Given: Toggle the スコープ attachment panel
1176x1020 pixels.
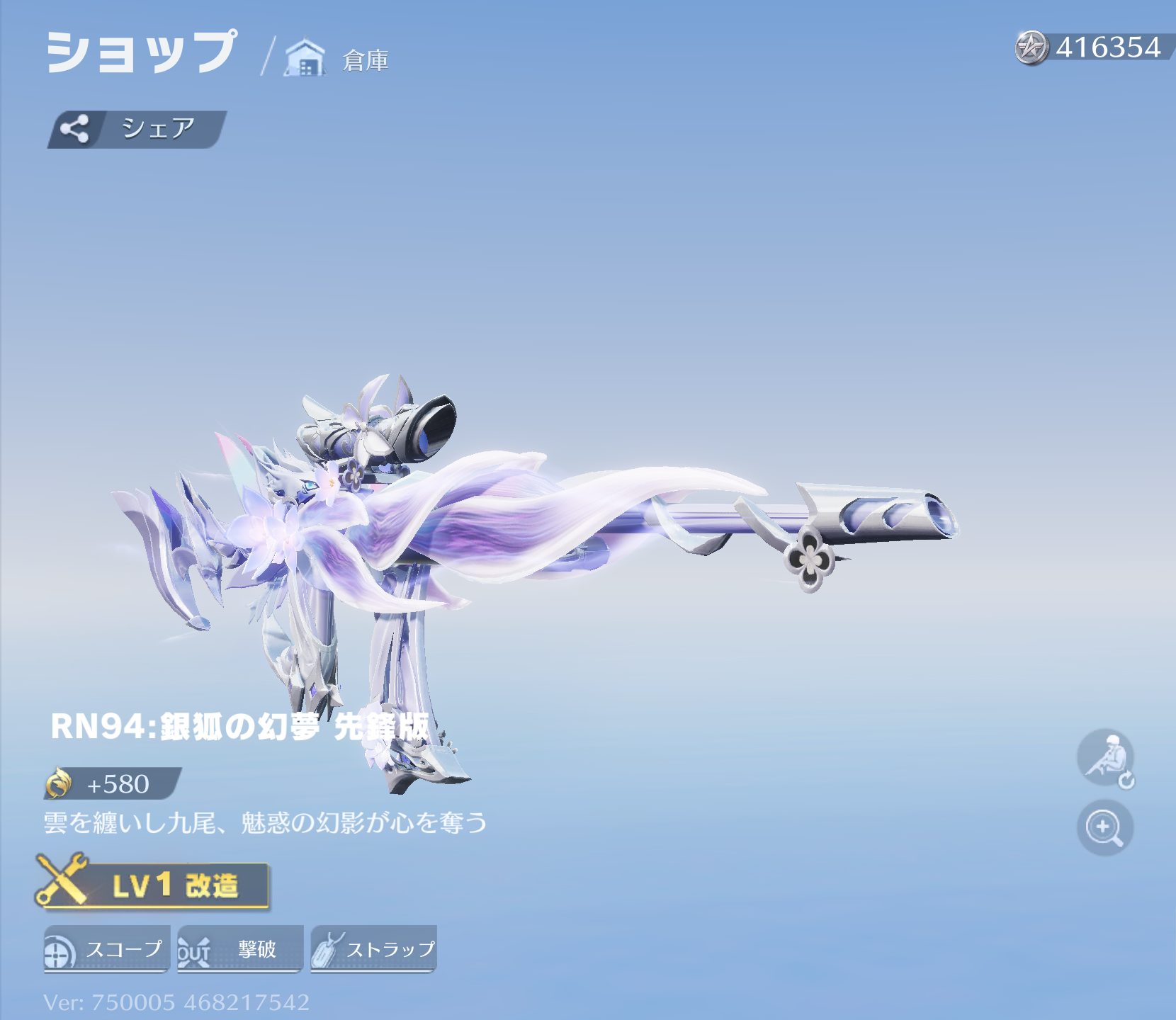Looking at the screenshot, I should pos(106,947).
